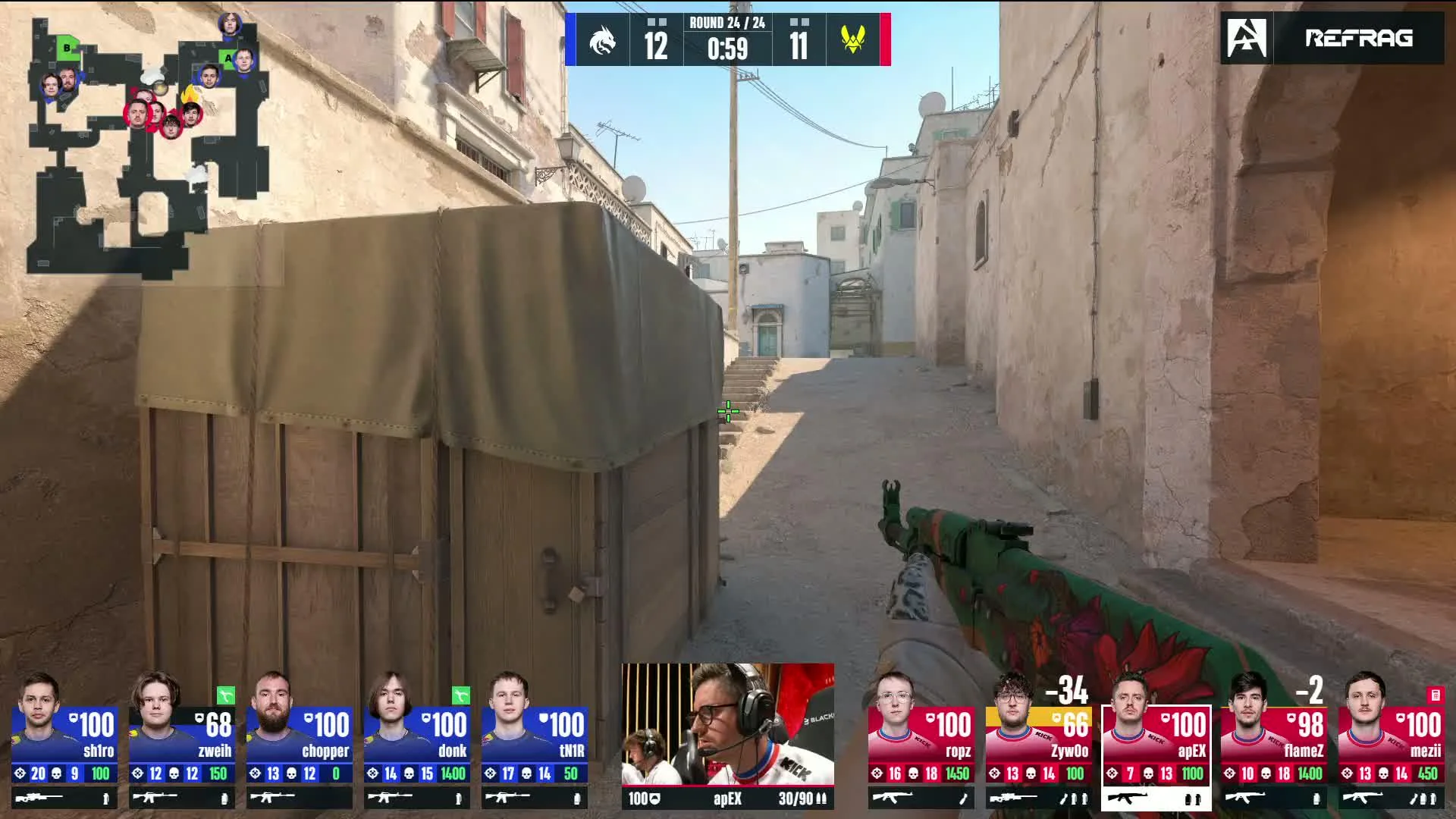
Task: Toggle the green kit indicator on donk's card
Action: (461, 696)
